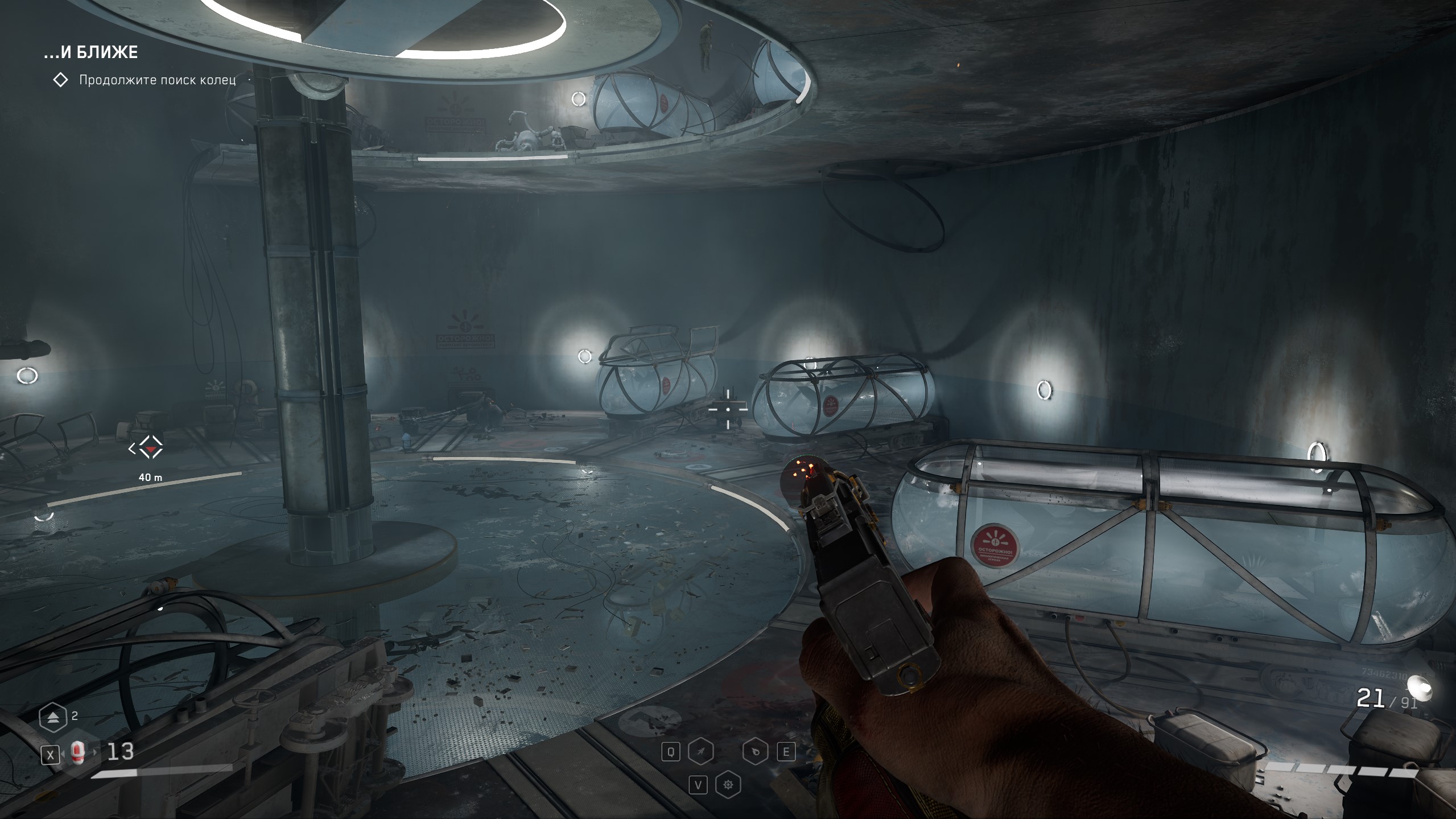This screenshot has width=1456, height=819.
Task: Use the red-and-white healing capsule
Action: pos(78,754)
